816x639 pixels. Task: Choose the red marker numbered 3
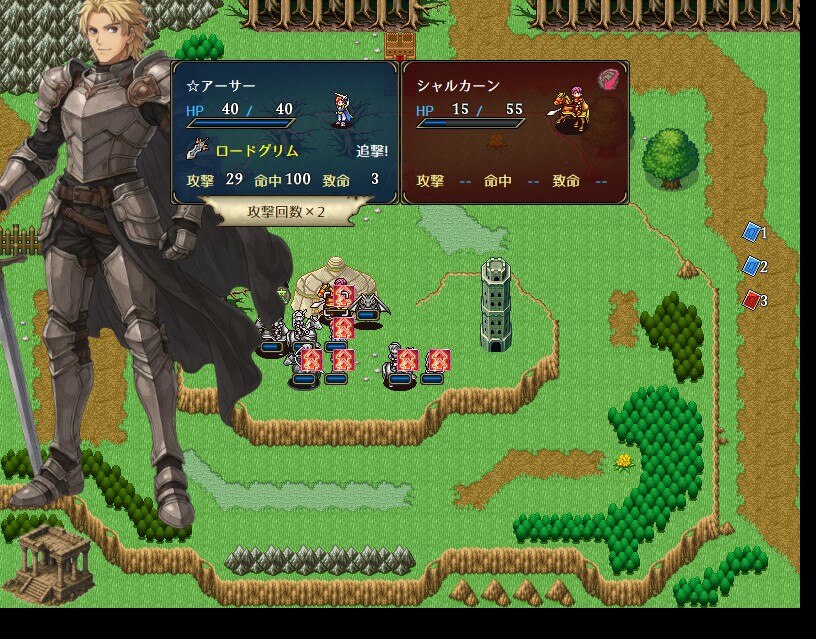(x=753, y=299)
